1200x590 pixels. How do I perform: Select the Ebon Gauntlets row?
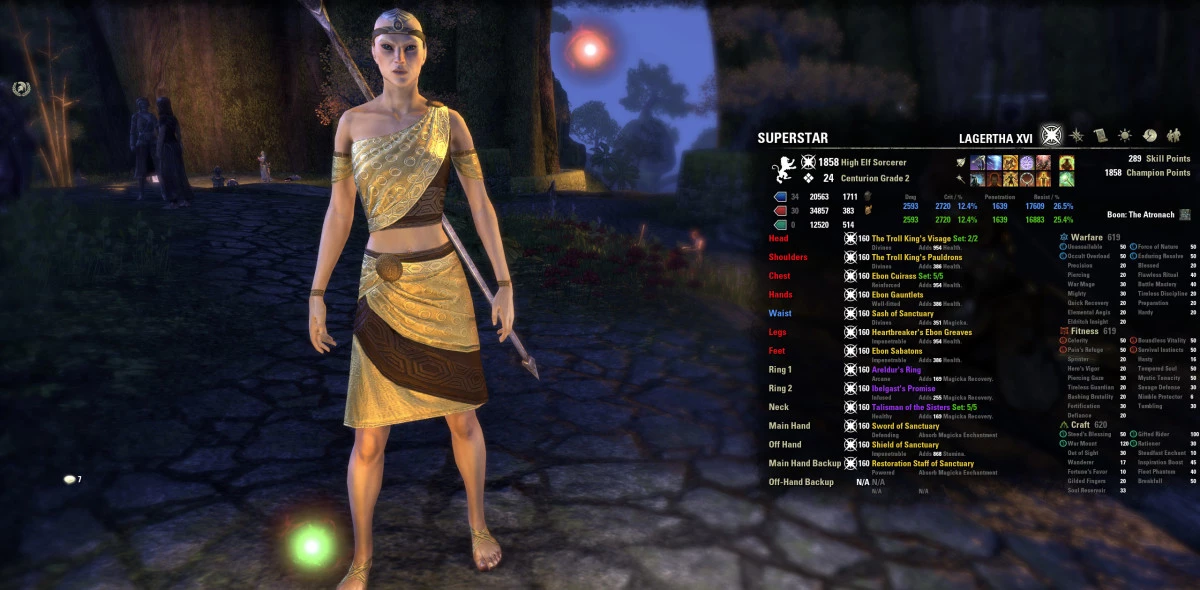[899, 295]
